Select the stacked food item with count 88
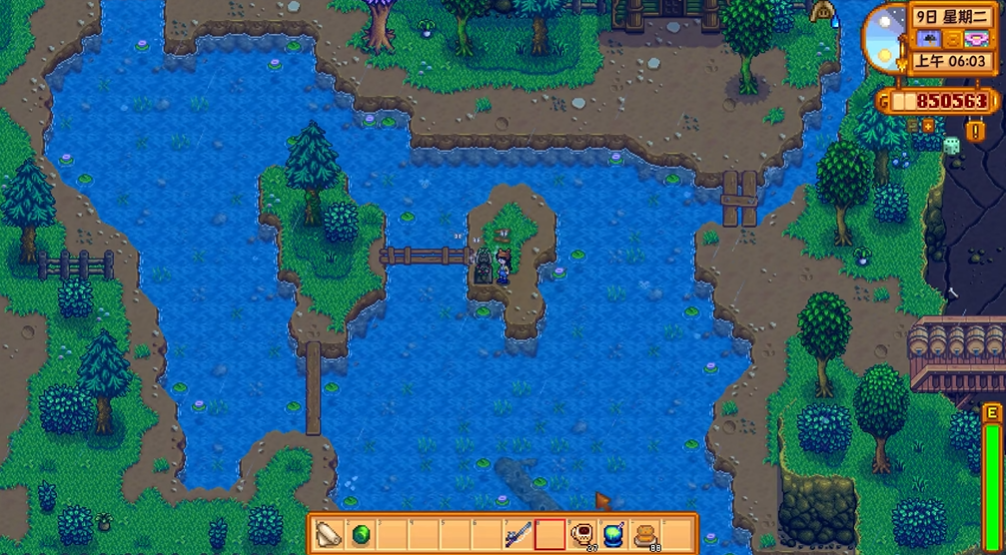 (646, 534)
